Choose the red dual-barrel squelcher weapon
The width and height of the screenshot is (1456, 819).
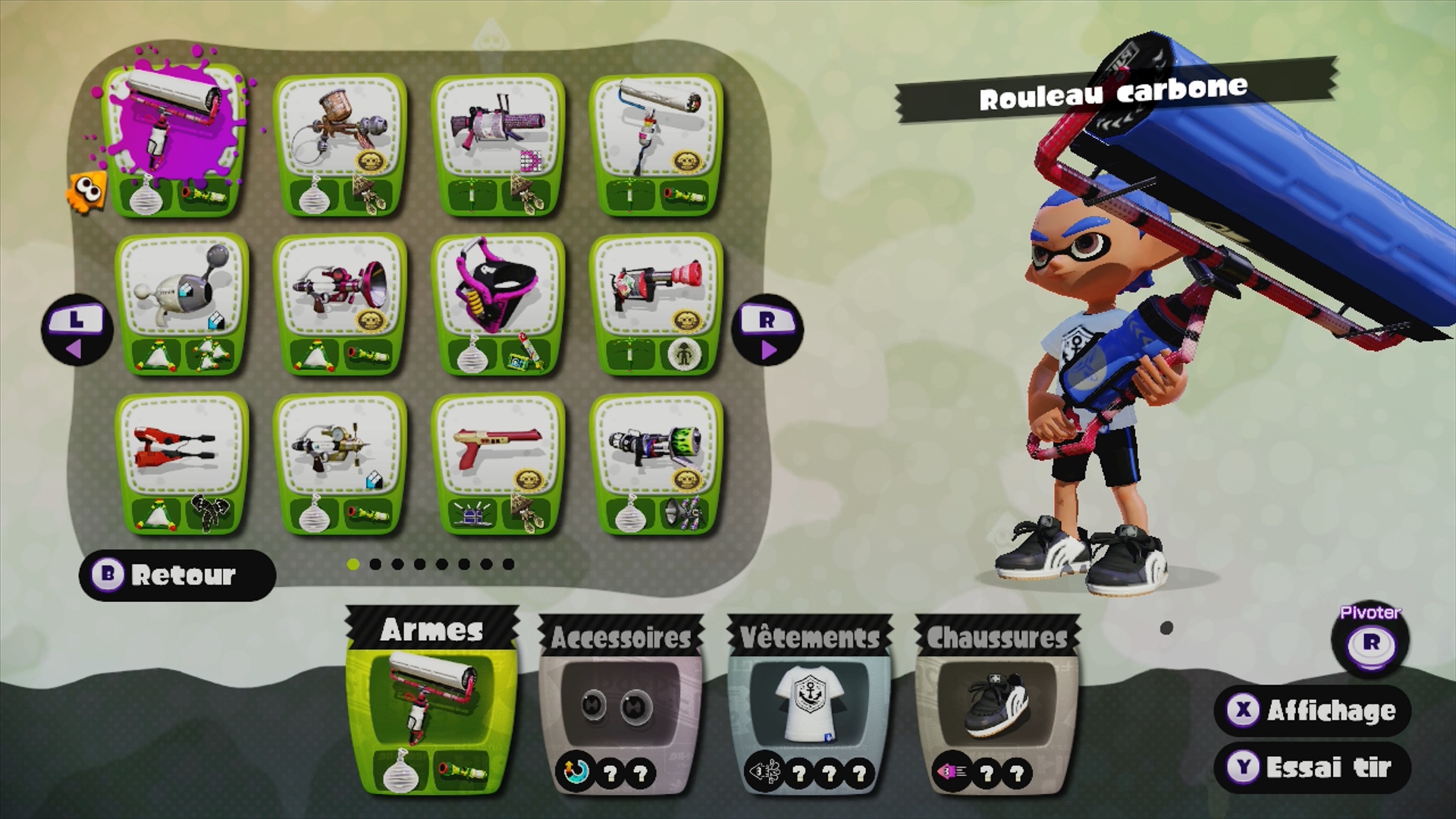coord(182,463)
